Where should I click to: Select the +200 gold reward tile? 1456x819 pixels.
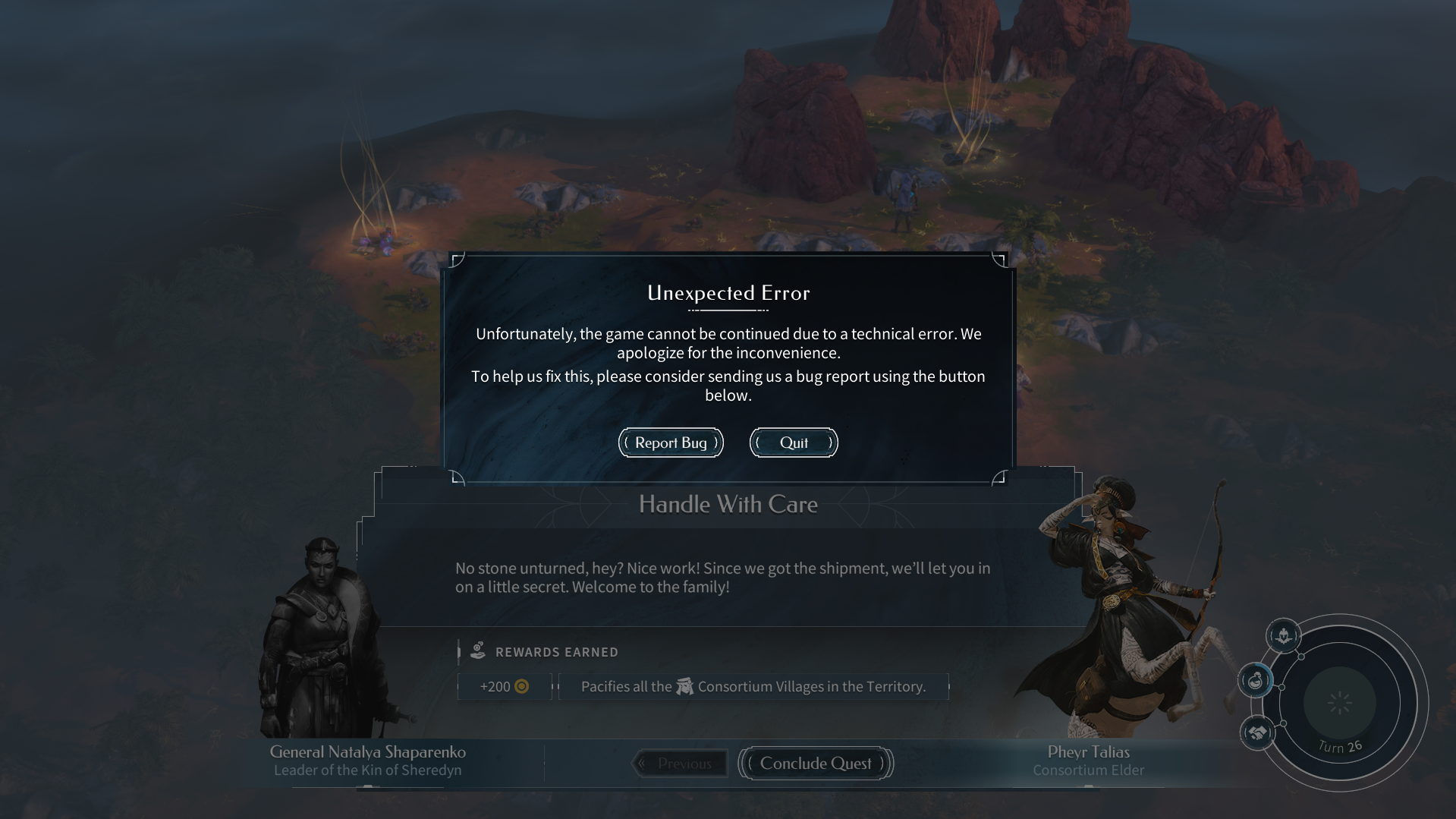pyautogui.click(x=504, y=686)
